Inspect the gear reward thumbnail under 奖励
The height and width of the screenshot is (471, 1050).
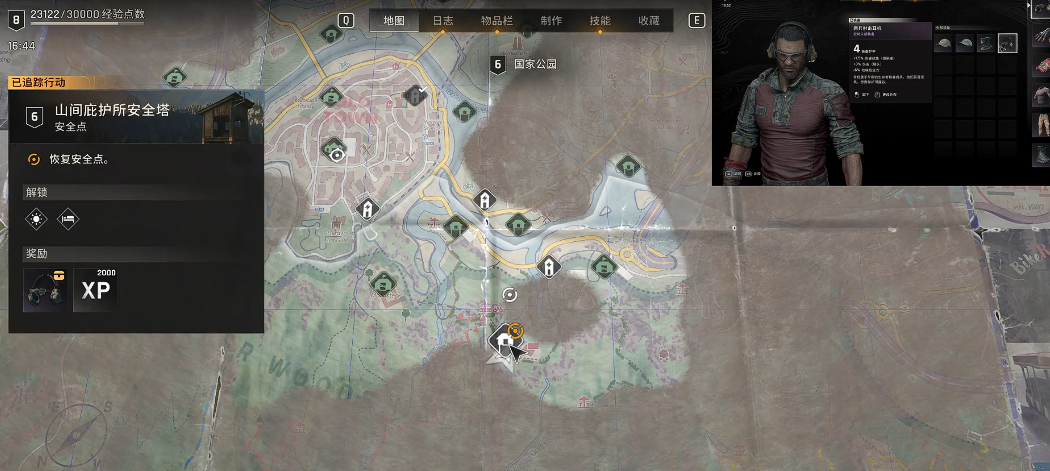[46, 290]
